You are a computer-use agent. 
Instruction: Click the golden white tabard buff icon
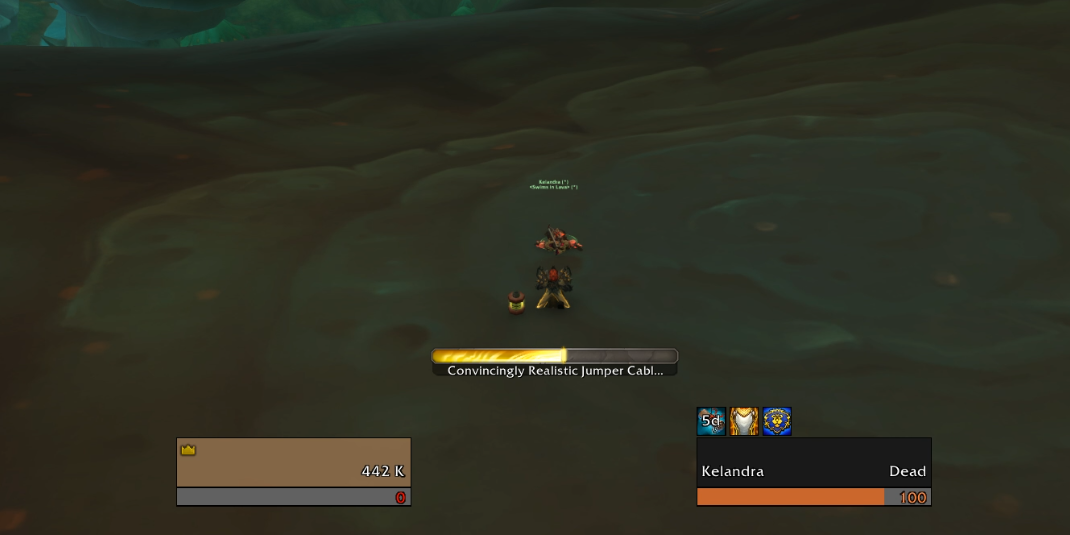click(744, 421)
